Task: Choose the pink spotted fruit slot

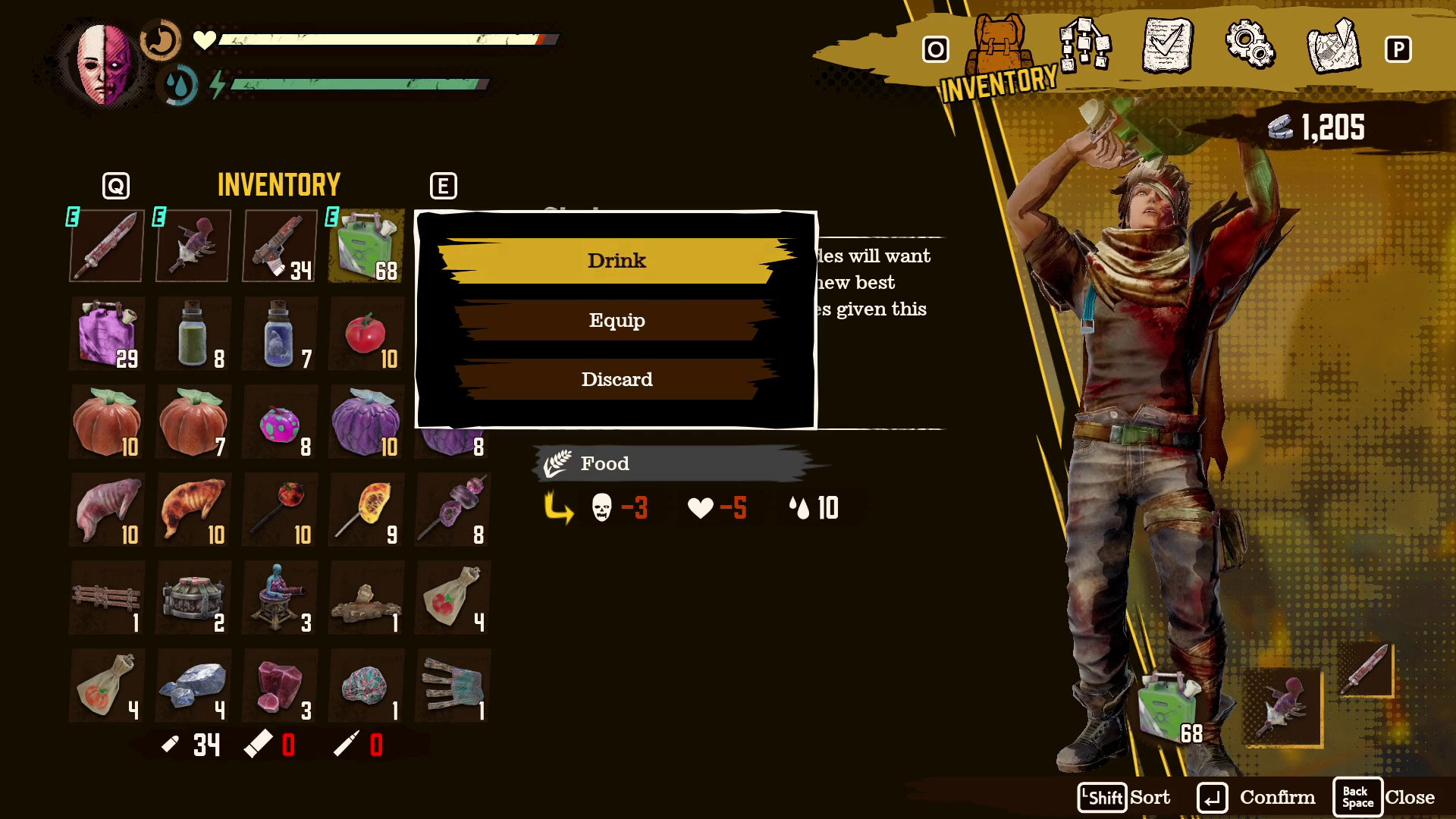Action: (x=280, y=422)
